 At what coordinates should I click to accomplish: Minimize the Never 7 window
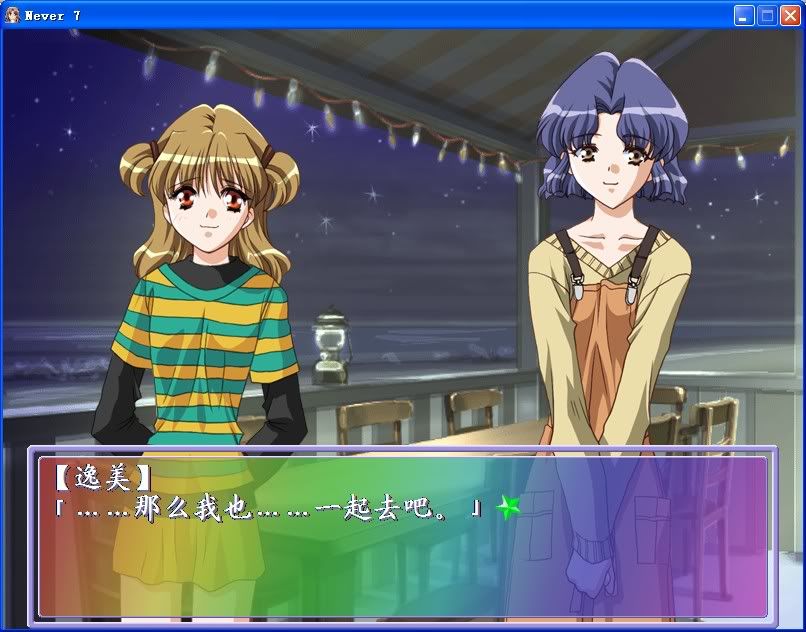click(x=744, y=15)
